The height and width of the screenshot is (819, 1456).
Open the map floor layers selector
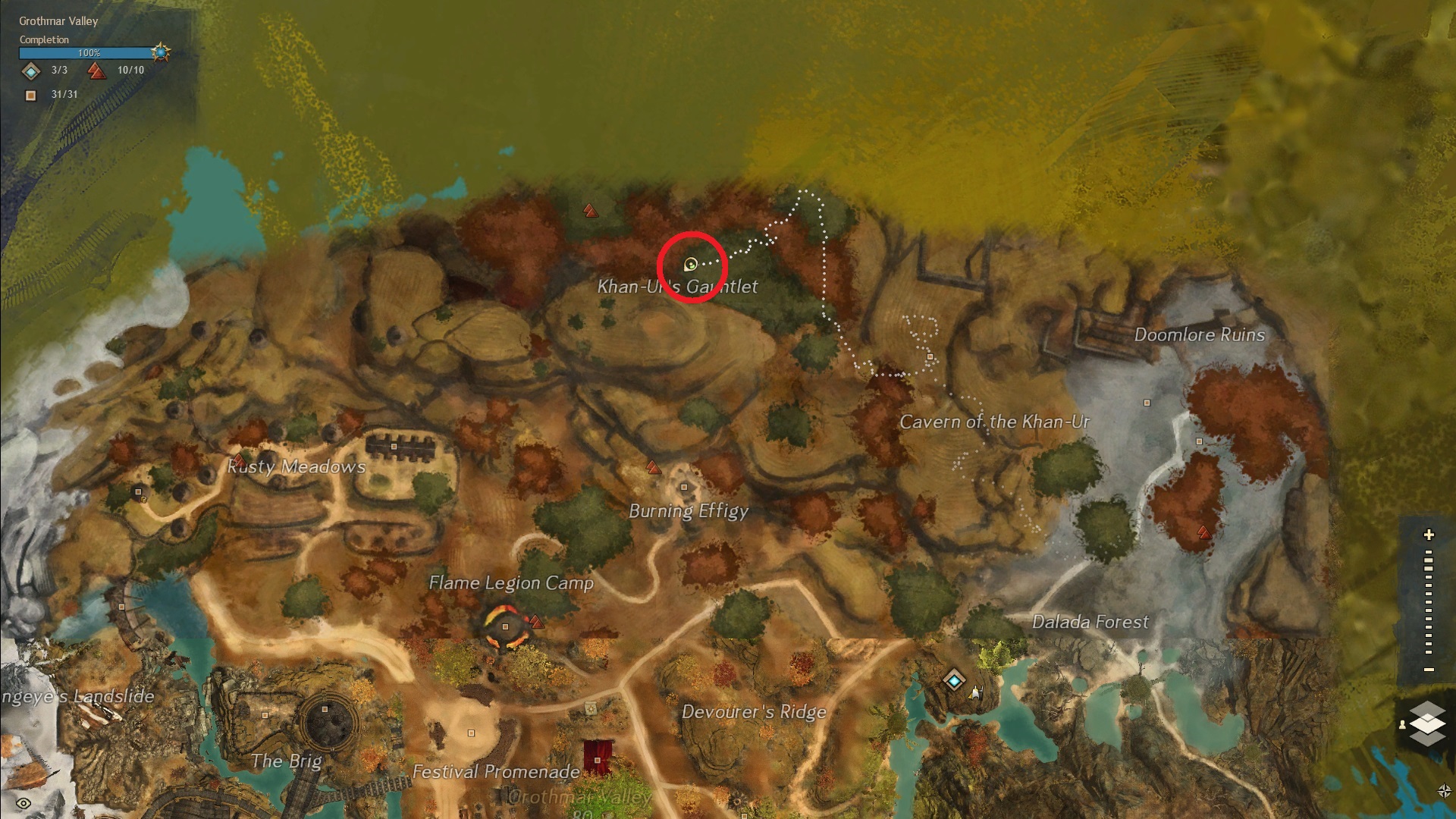pos(1427,723)
